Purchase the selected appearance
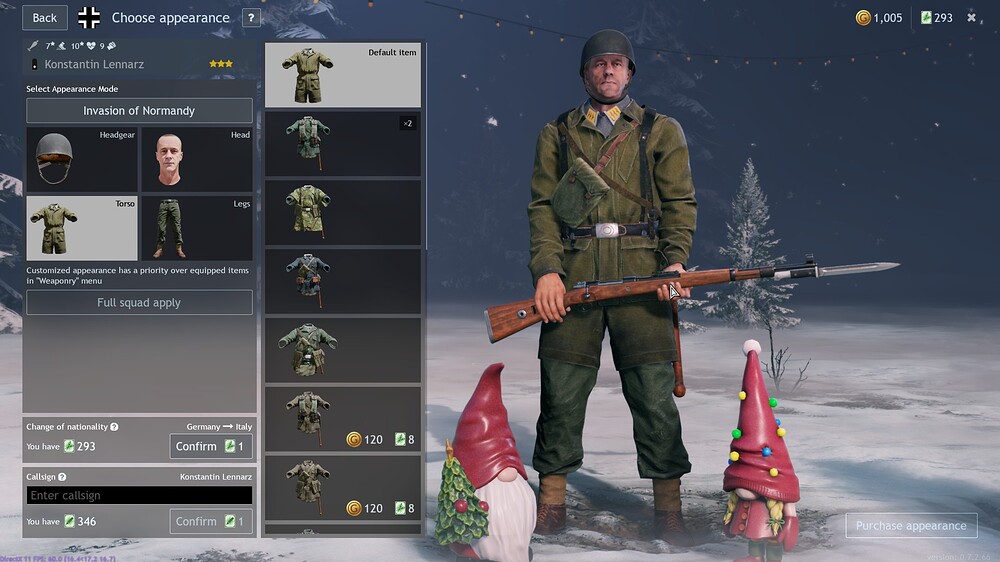This screenshot has width=1000, height=562. [911, 526]
